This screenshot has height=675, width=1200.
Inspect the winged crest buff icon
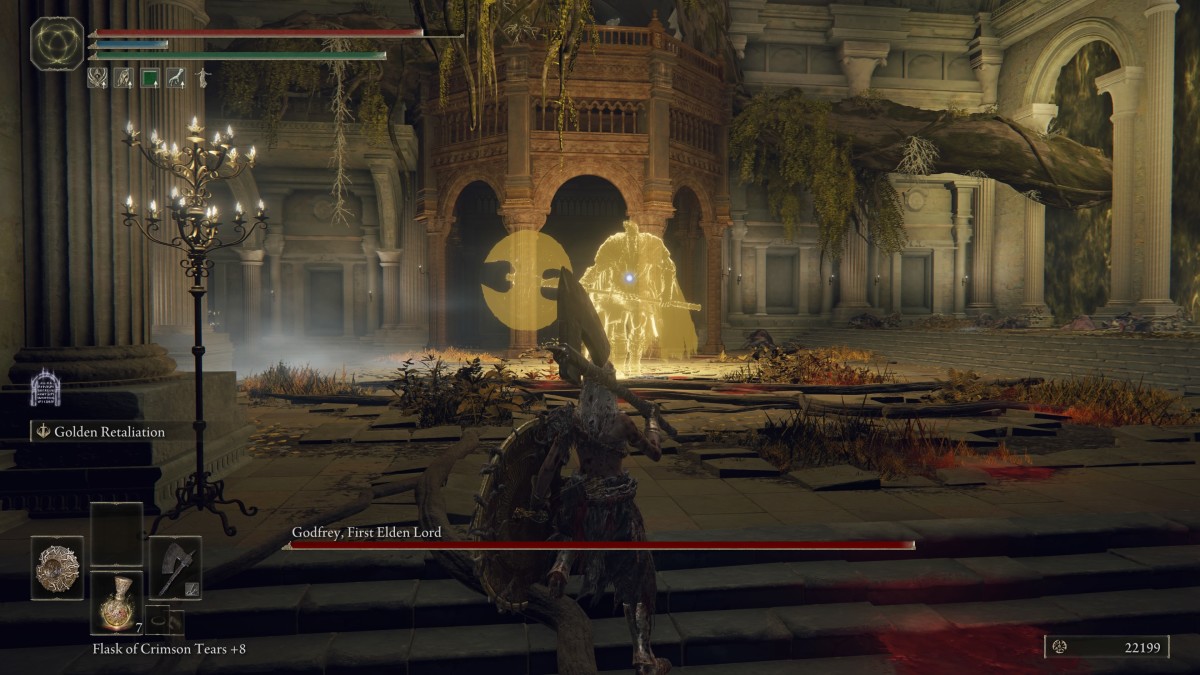click(x=97, y=77)
